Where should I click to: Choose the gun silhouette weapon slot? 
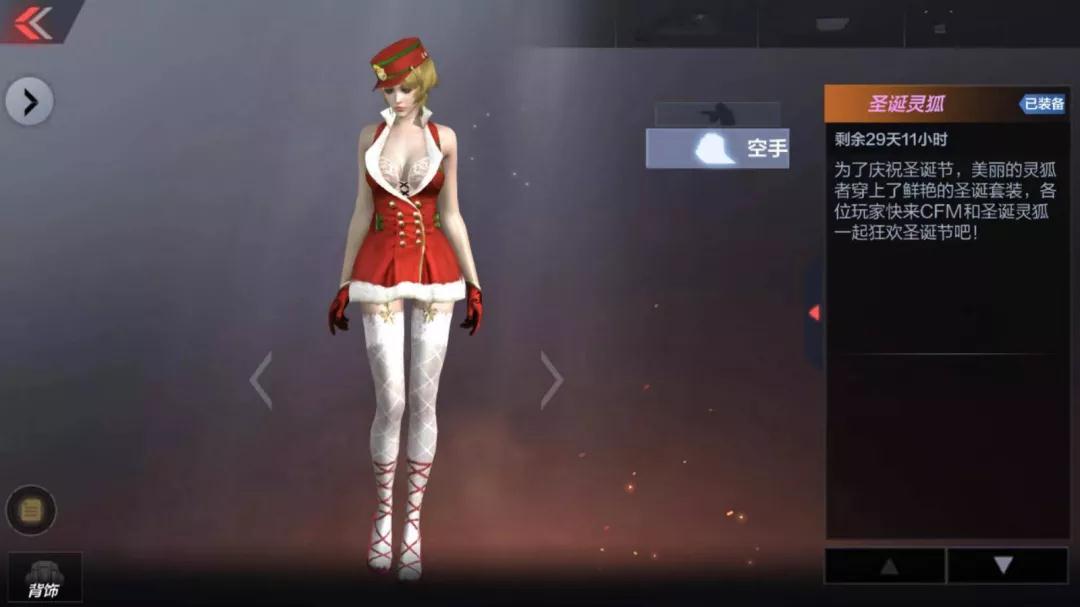pyautogui.click(x=717, y=114)
